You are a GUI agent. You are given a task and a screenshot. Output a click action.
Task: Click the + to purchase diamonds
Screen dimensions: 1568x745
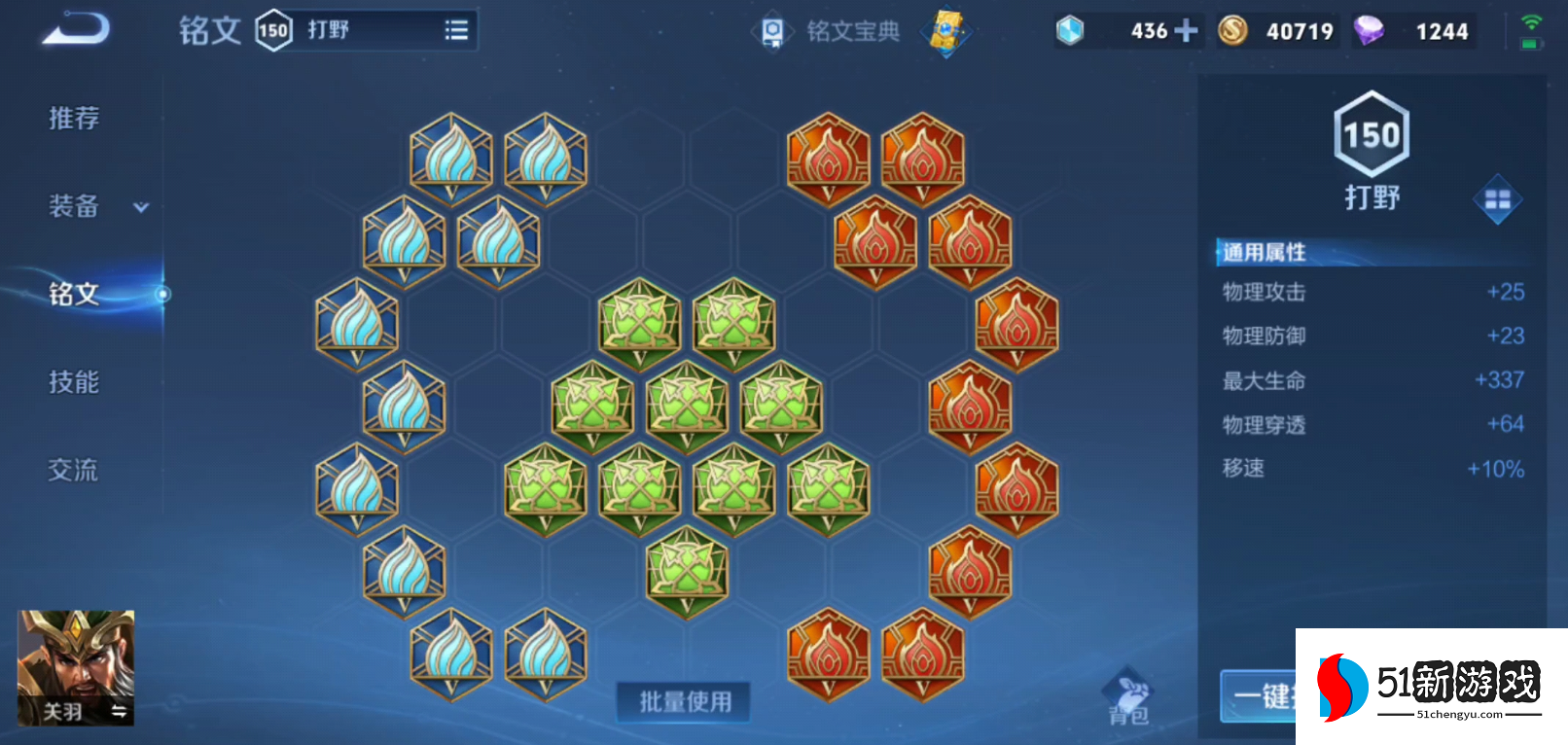(1189, 30)
